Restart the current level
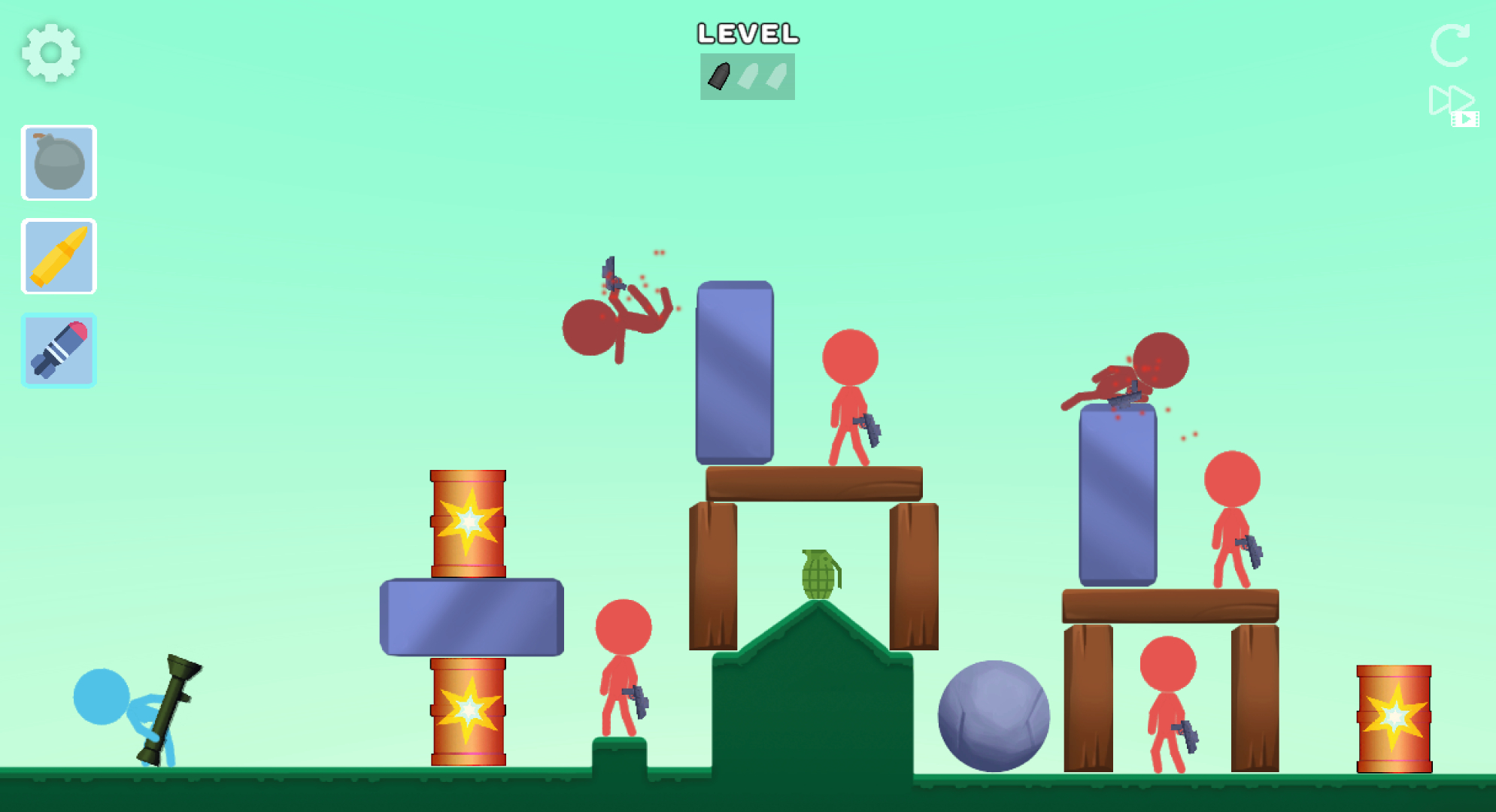The image size is (1496, 812). point(1451,47)
